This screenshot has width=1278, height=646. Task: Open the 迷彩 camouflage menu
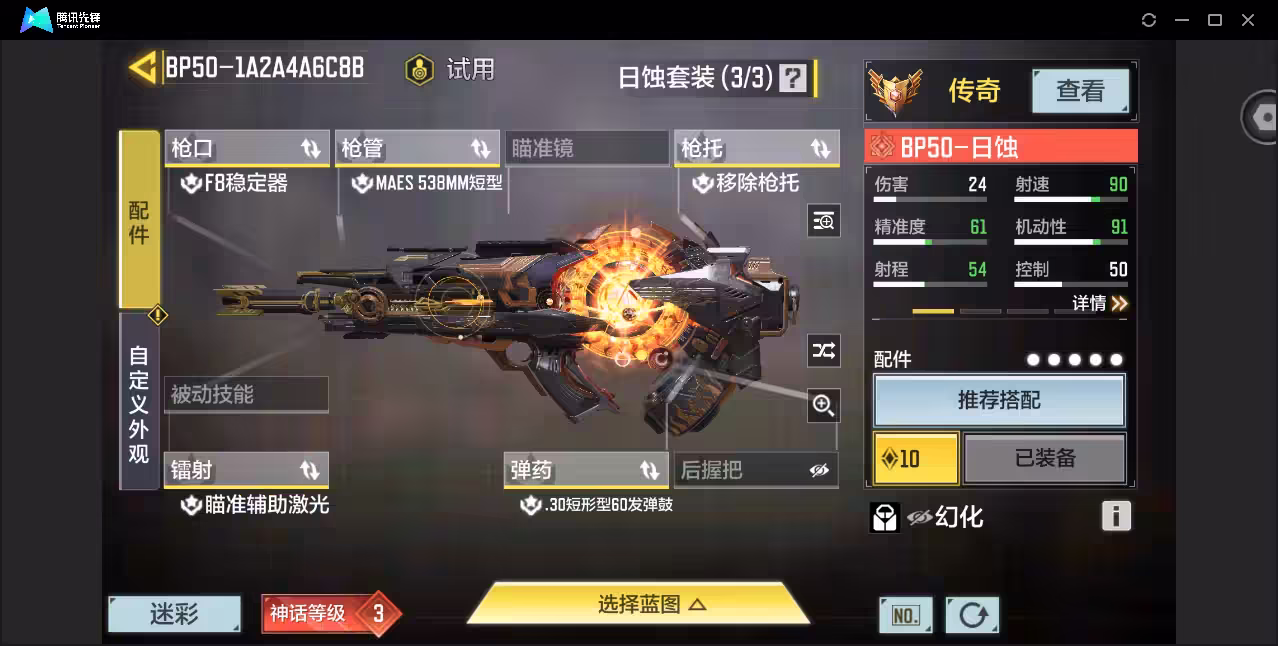point(174,614)
